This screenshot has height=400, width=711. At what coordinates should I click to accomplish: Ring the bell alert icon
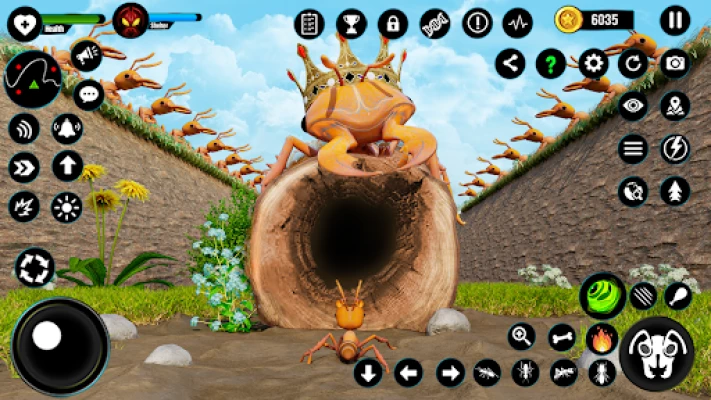click(67, 129)
